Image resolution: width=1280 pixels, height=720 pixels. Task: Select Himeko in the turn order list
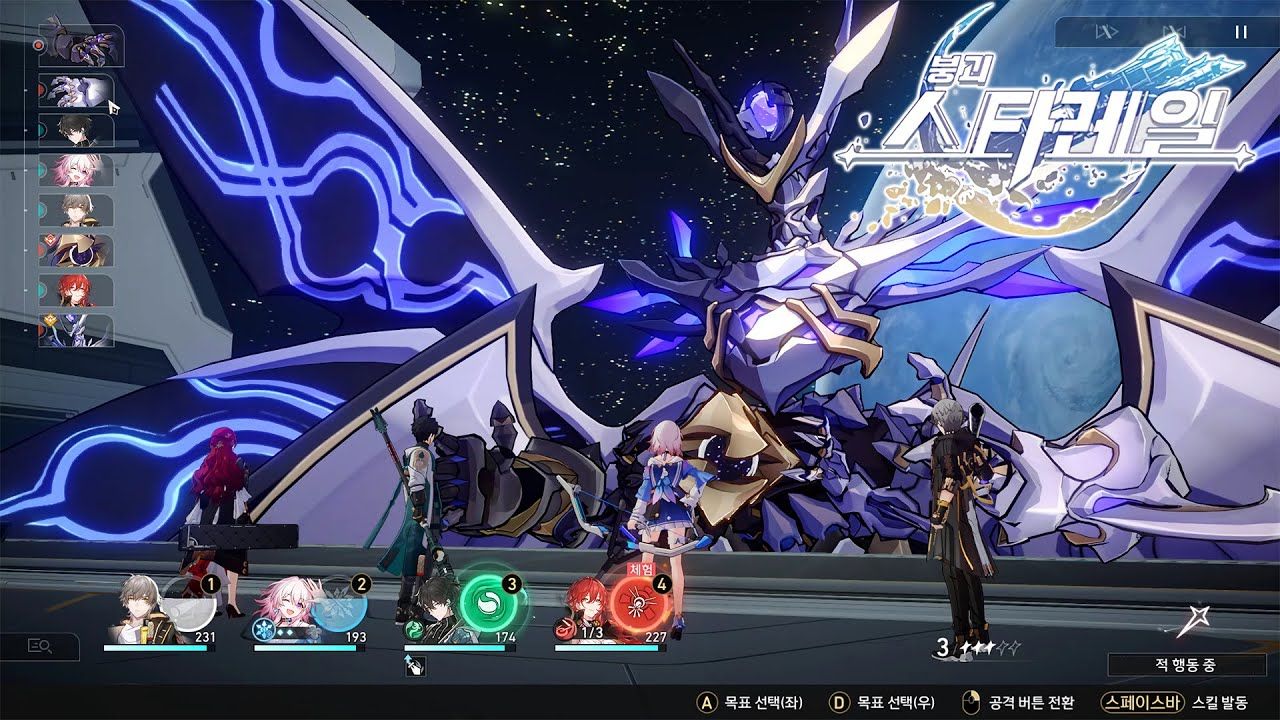coord(76,290)
